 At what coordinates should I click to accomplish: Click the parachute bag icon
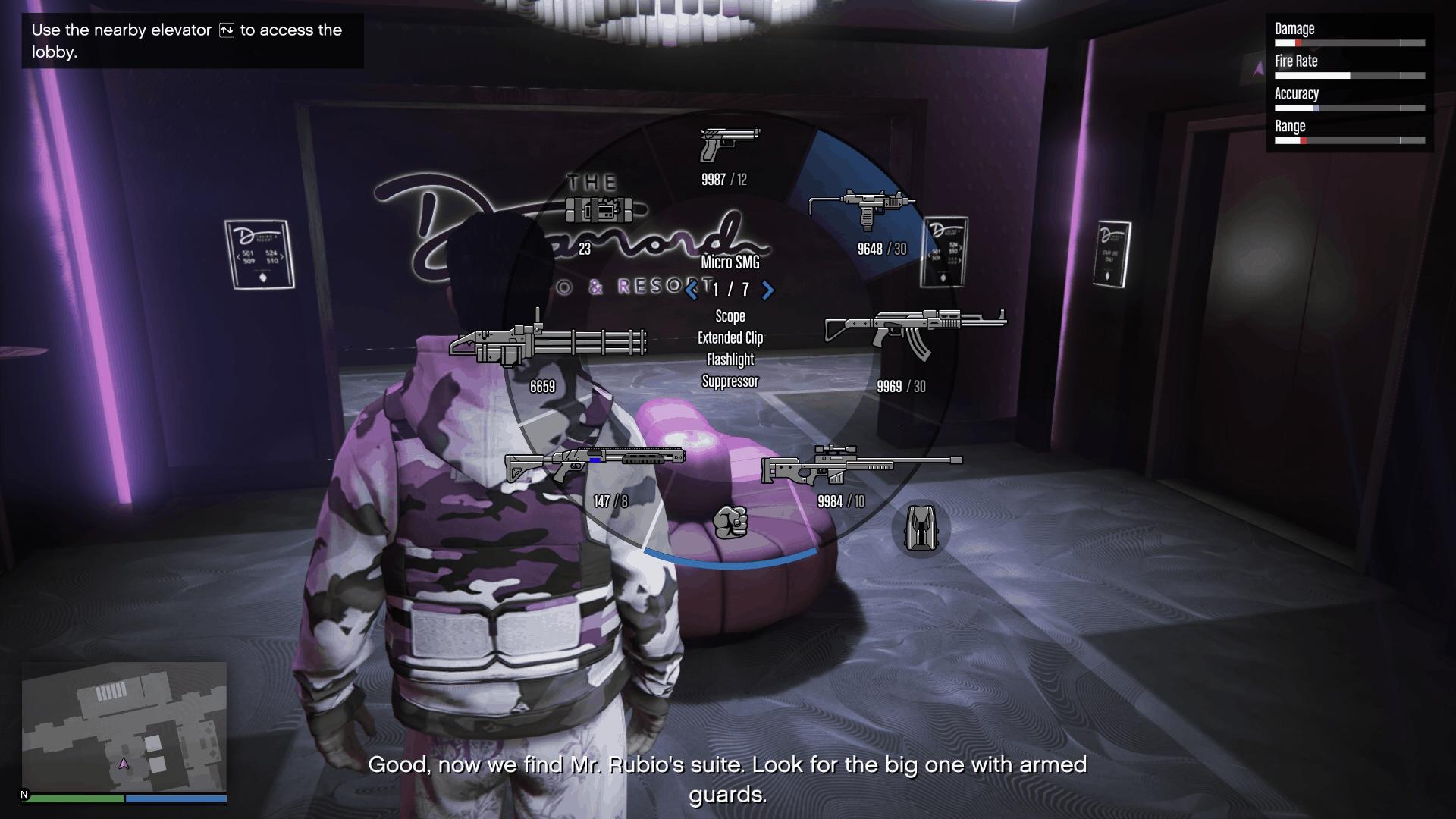click(x=921, y=528)
